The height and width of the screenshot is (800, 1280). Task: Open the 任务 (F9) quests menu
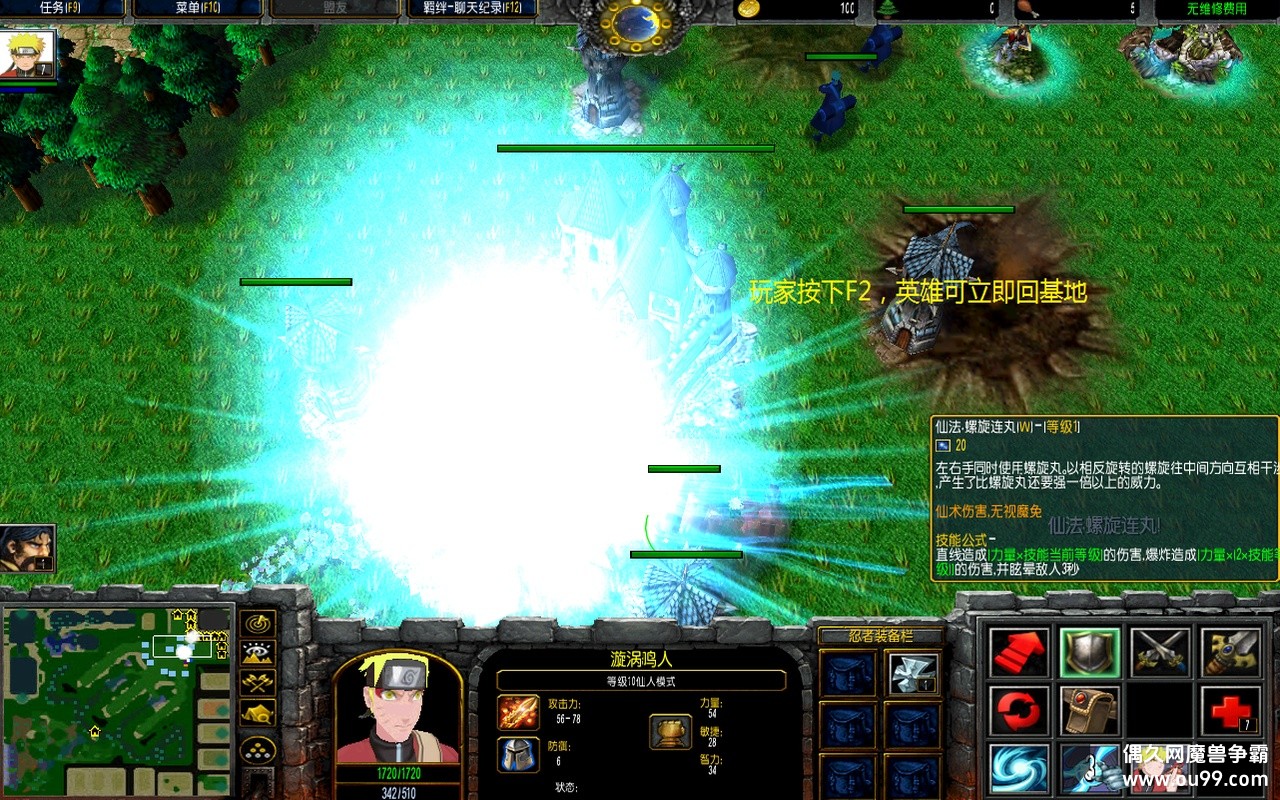62,9
